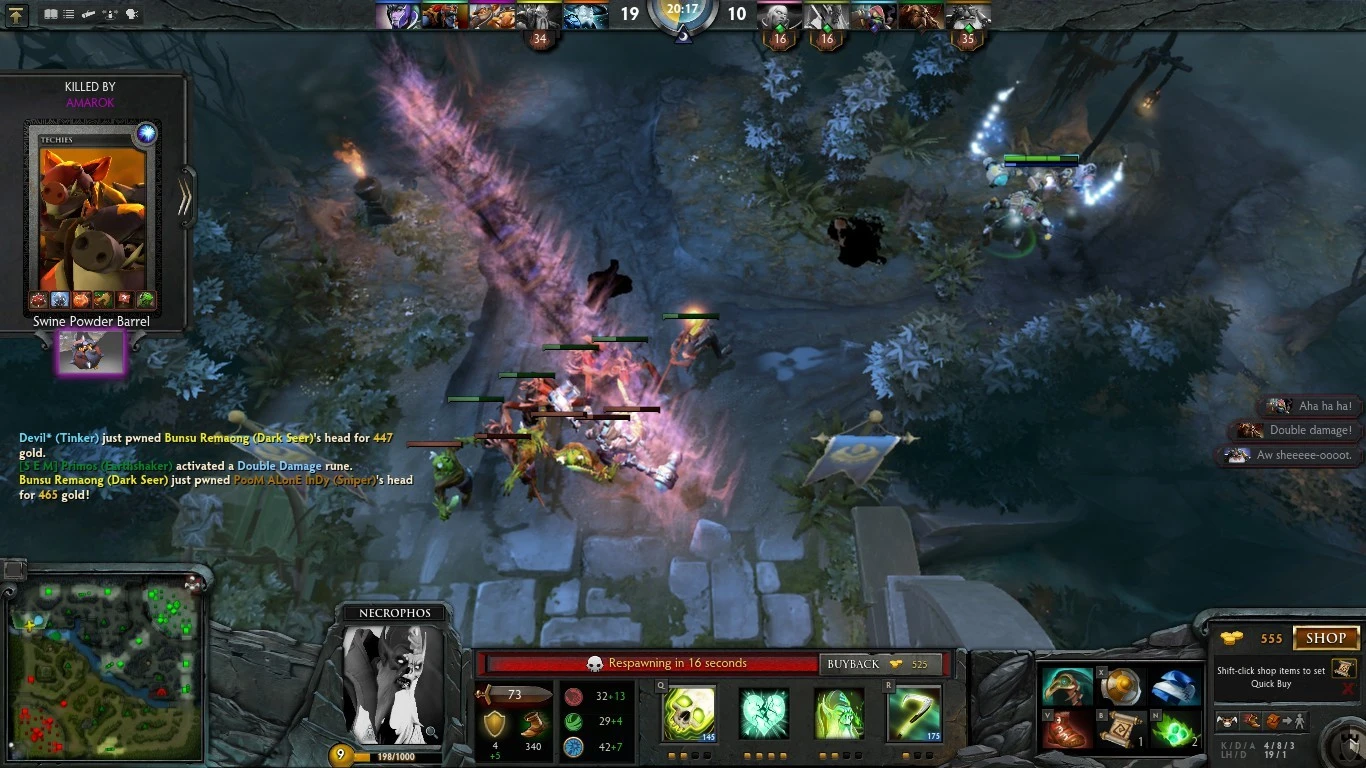Expand the top bar with the gold arrow
Screen dimensions: 1366x768
click(15, 15)
